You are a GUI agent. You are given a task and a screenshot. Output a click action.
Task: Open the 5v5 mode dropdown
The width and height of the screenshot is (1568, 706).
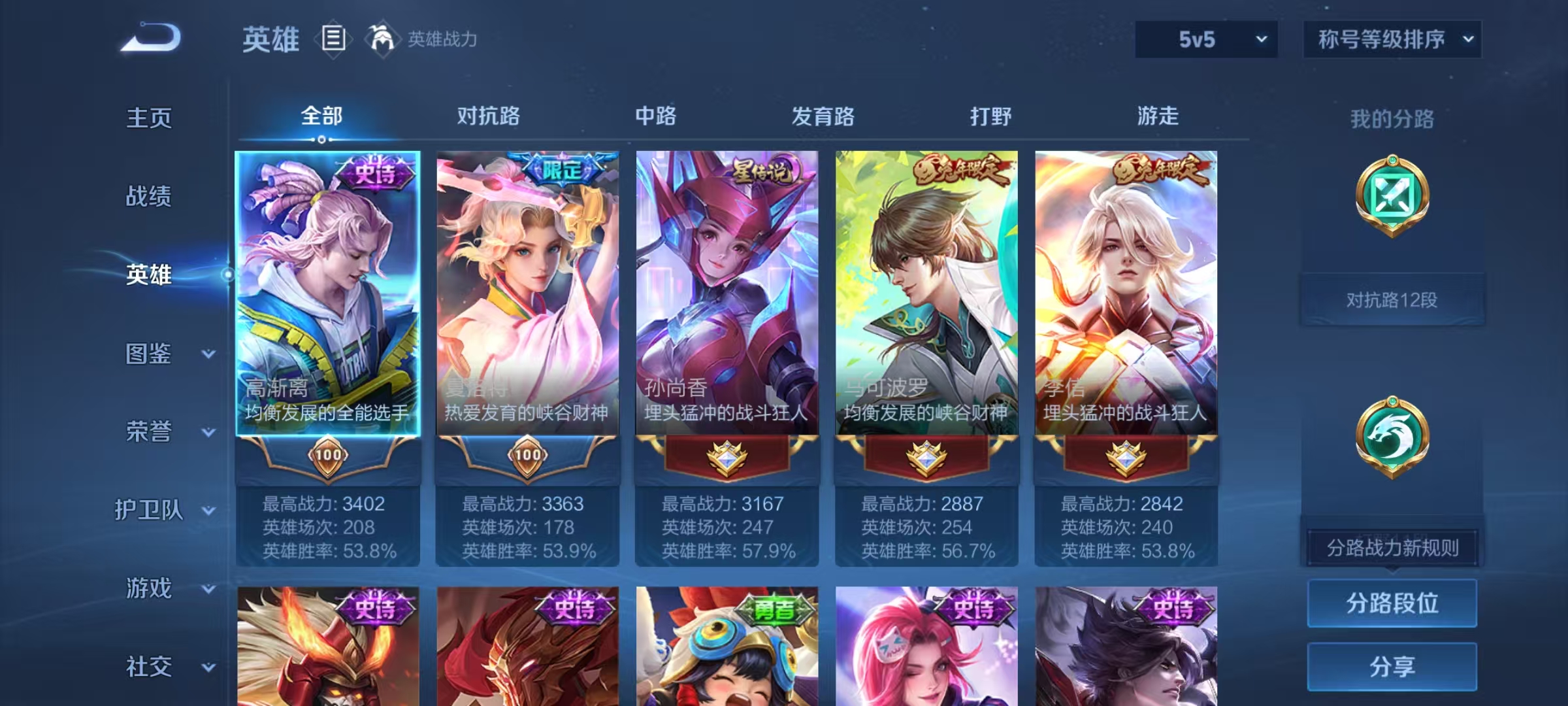click(x=1205, y=40)
